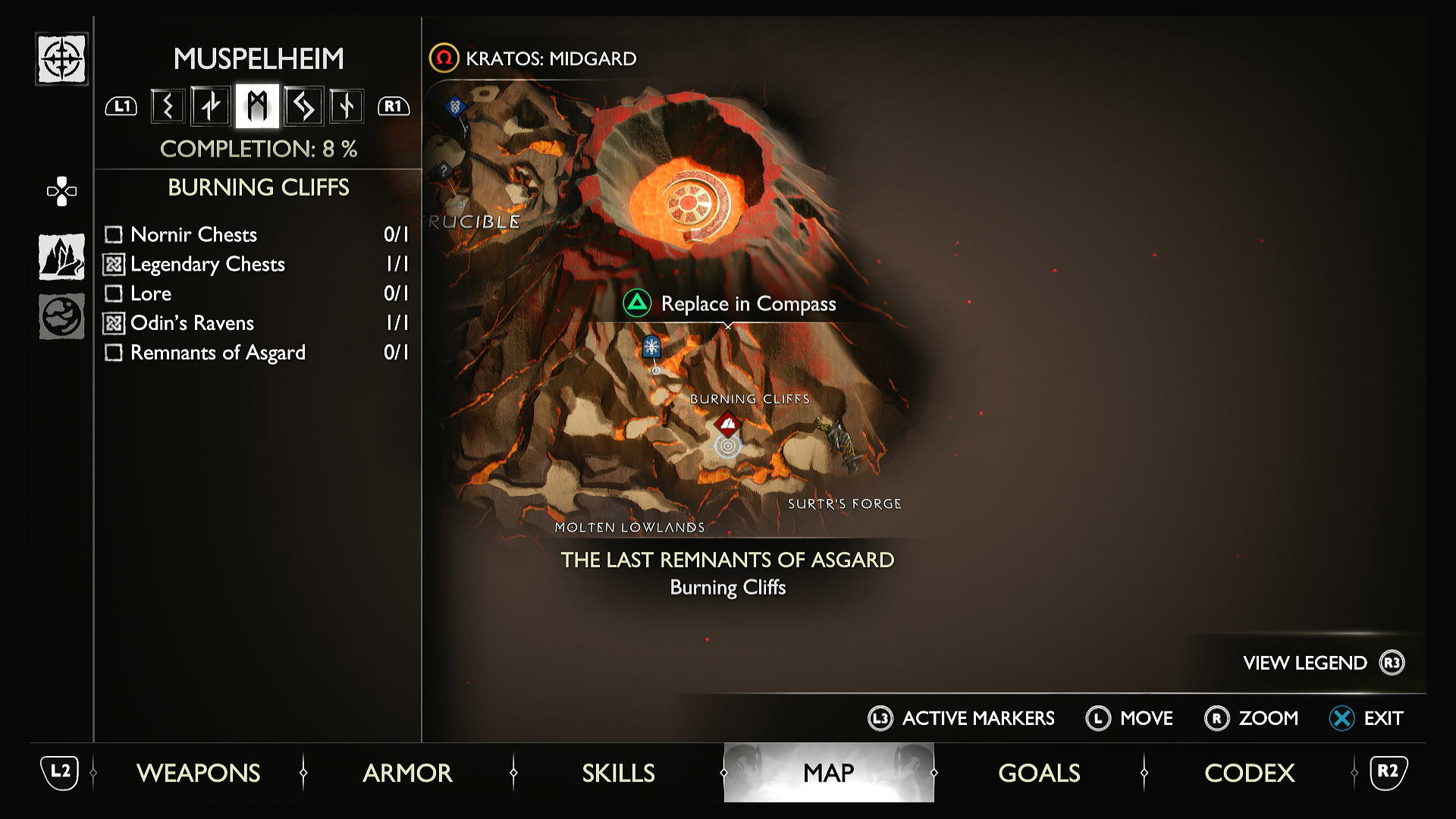Image resolution: width=1456 pixels, height=819 pixels.
Task: Pick the Remnants of Asgard row
Action: 256,353
